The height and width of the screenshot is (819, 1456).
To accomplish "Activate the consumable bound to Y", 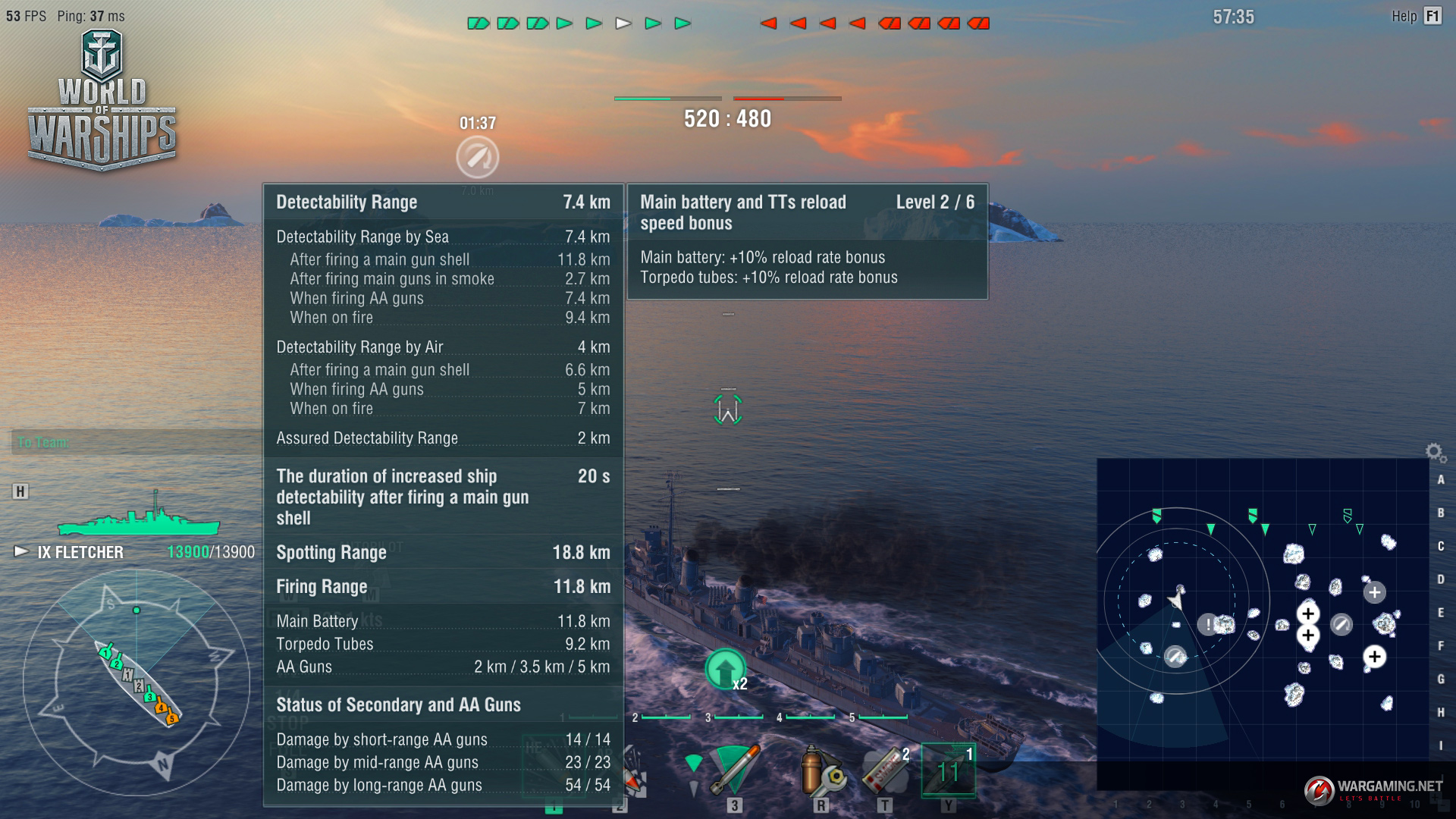I will coord(948,770).
